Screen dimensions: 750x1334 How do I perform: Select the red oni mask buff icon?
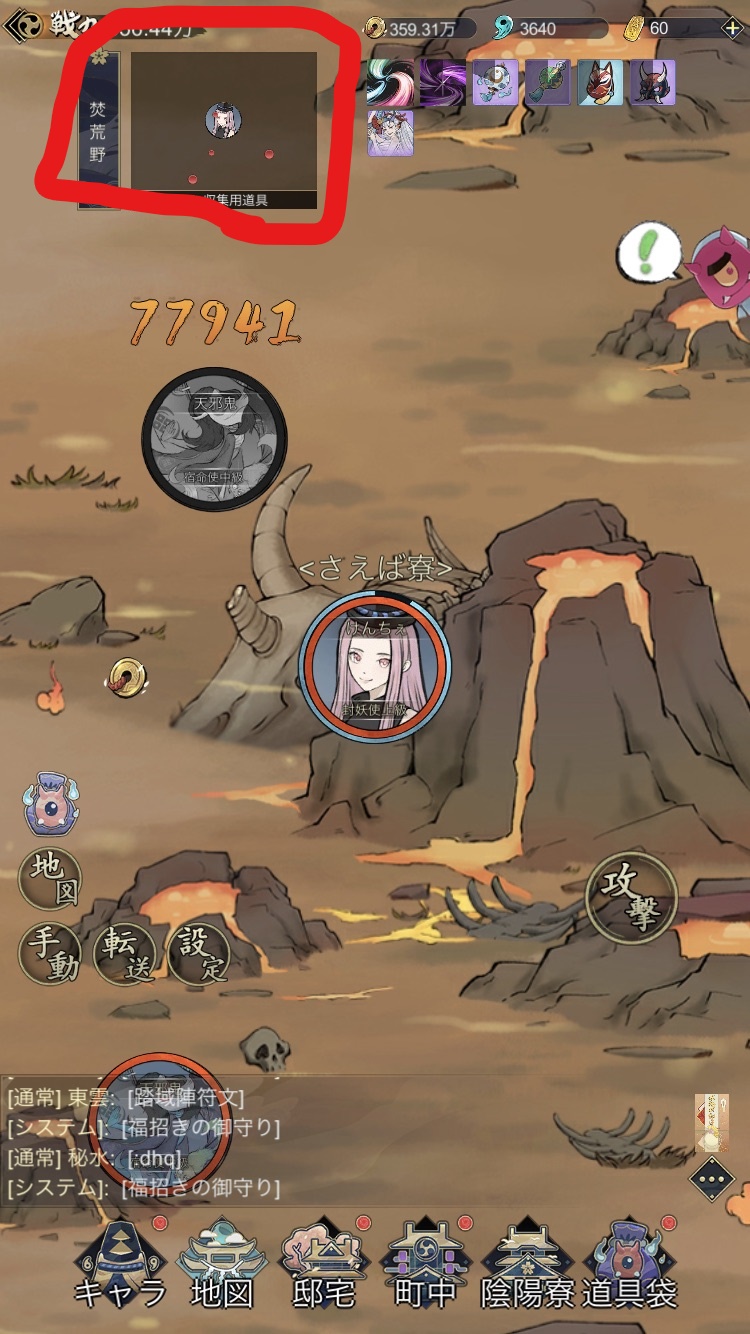(652, 83)
